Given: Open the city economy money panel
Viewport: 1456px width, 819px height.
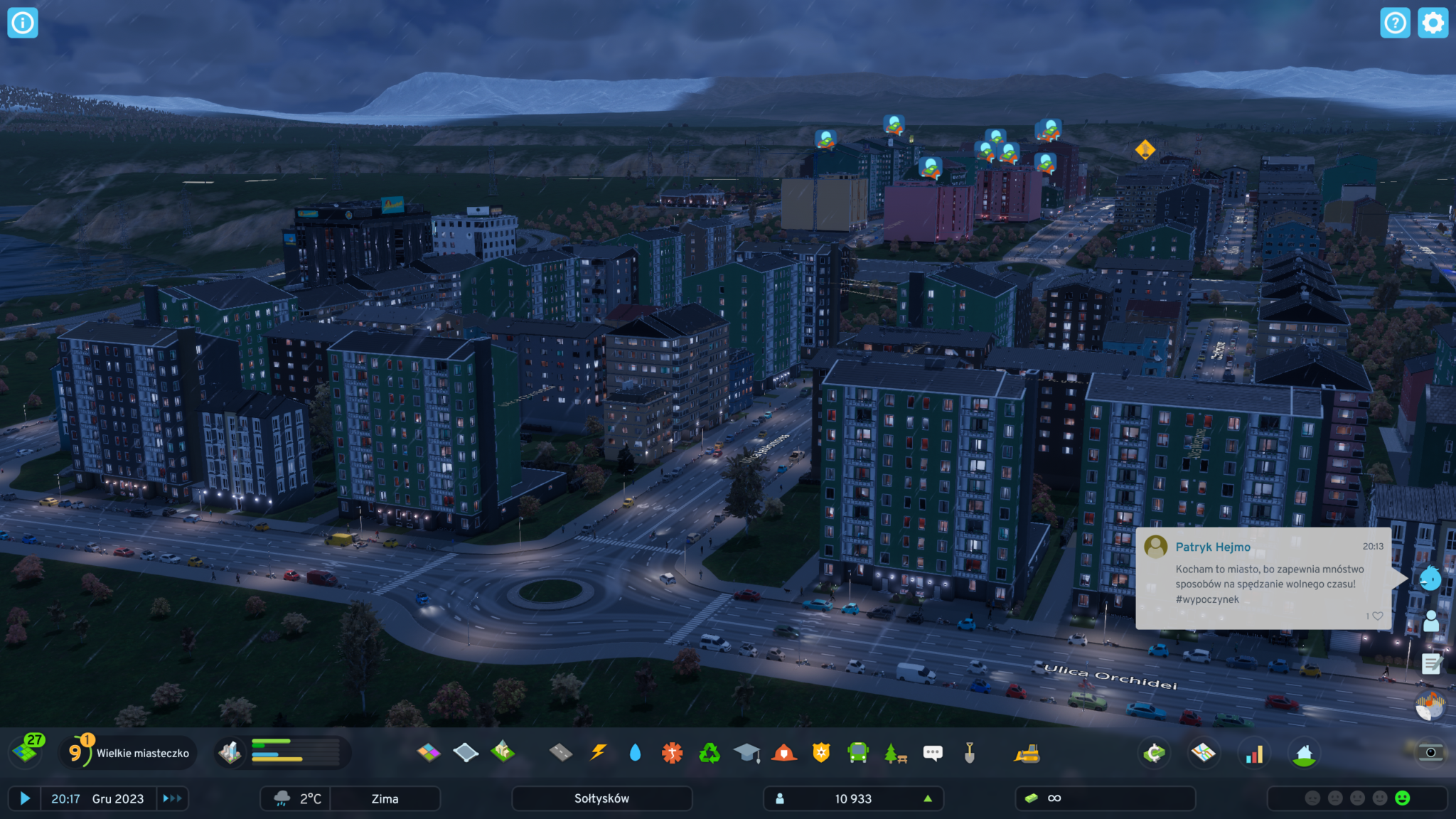Looking at the screenshot, I should (1155, 753).
